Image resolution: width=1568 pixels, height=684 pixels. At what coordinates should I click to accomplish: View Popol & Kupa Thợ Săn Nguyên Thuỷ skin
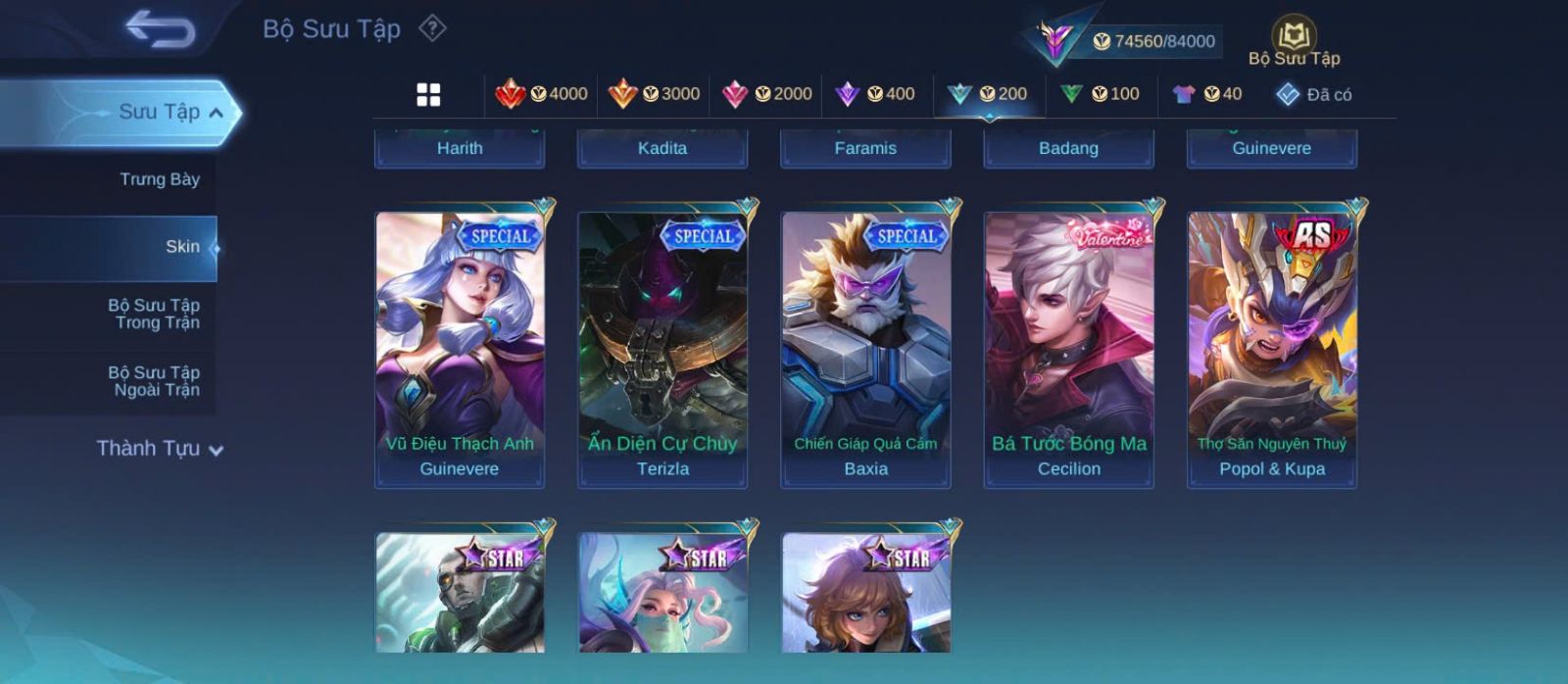[1272, 349]
